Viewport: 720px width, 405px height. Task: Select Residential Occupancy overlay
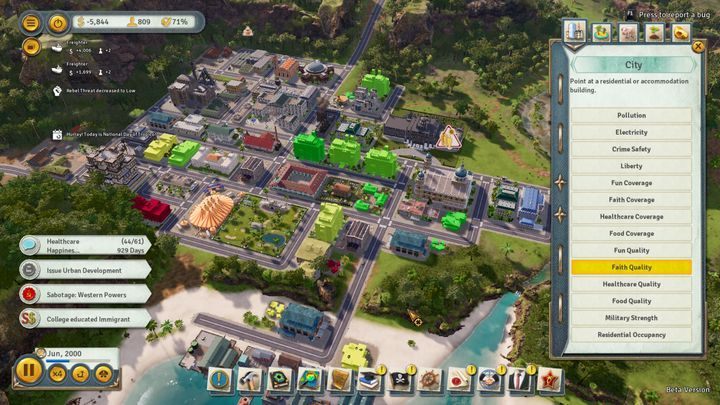pyautogui.click(x=631, y=335)
